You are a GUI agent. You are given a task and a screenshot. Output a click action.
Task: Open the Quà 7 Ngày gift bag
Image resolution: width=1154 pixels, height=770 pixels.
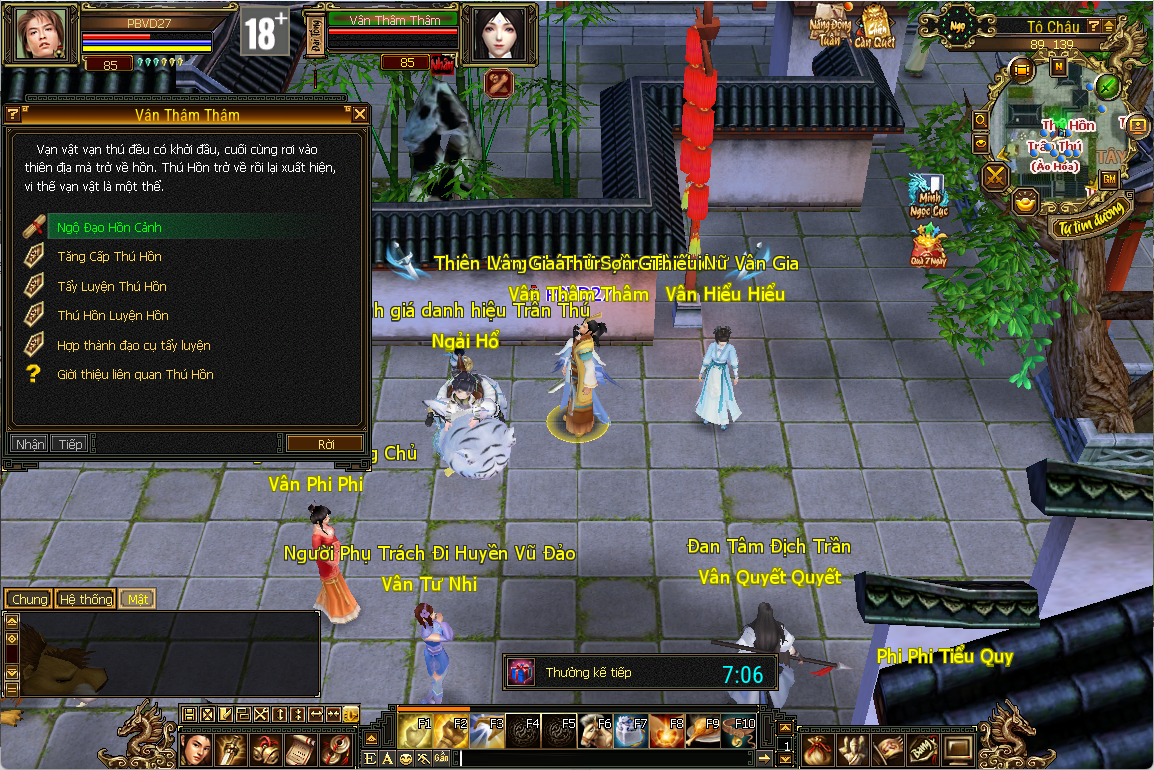tap(929, 246)
